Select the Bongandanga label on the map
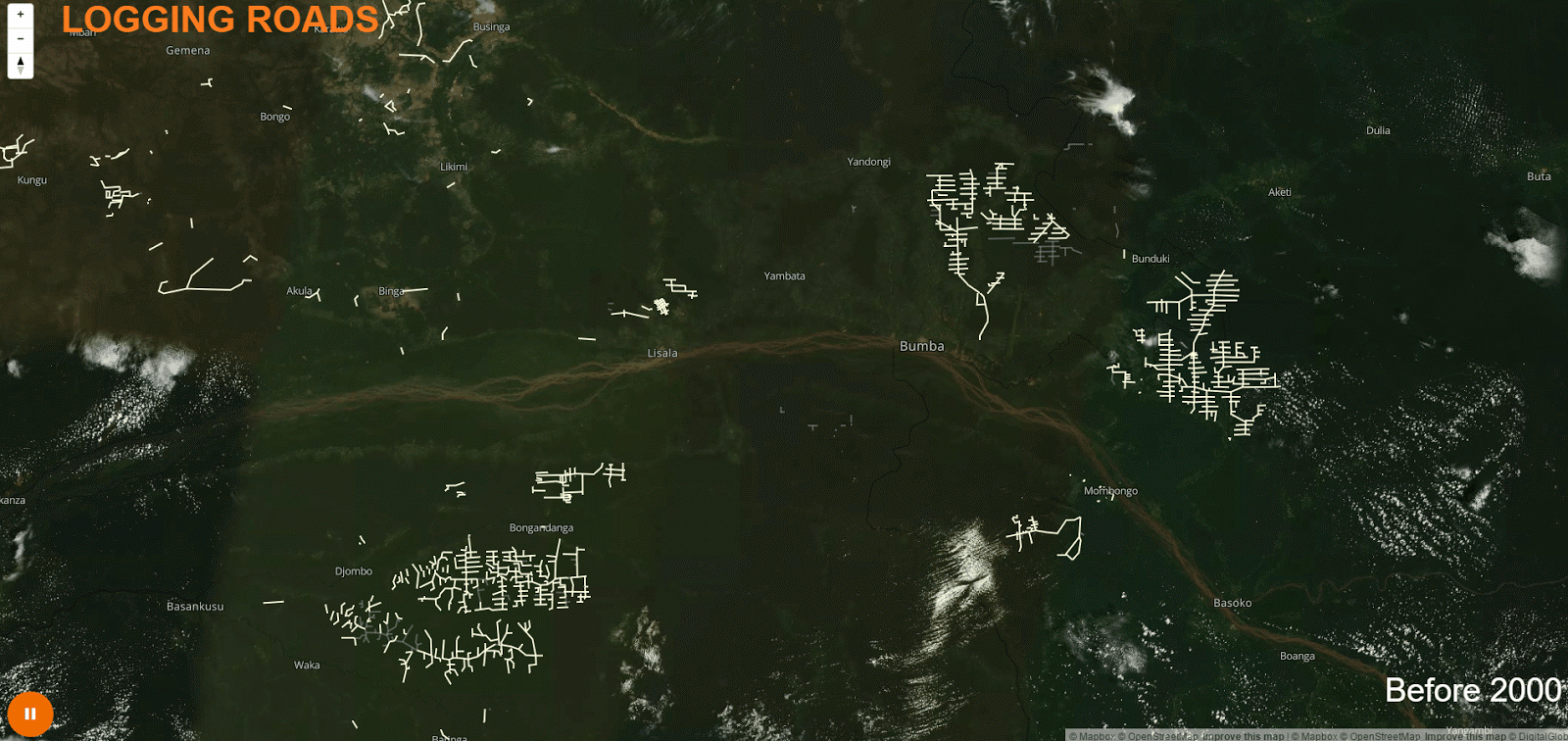Image resolution: width=1568 pixels, height=741 pixels. click(x=540, y=526)
